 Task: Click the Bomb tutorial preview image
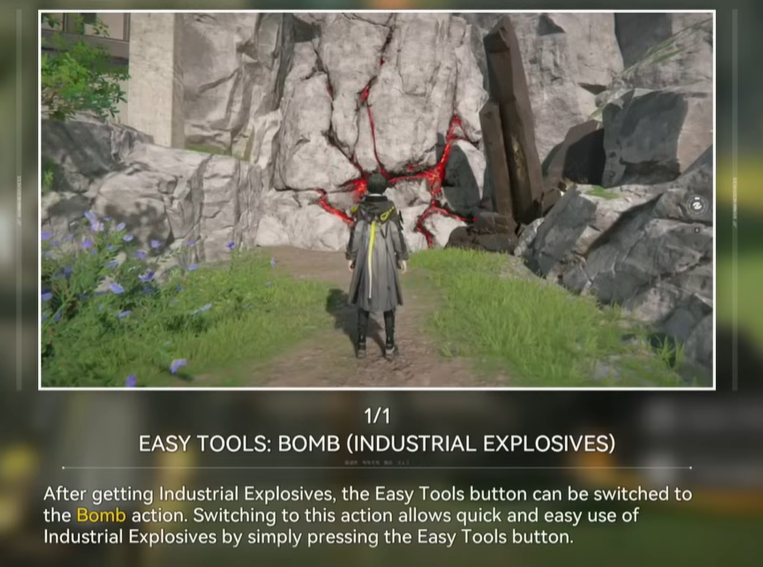coord(377,200)
